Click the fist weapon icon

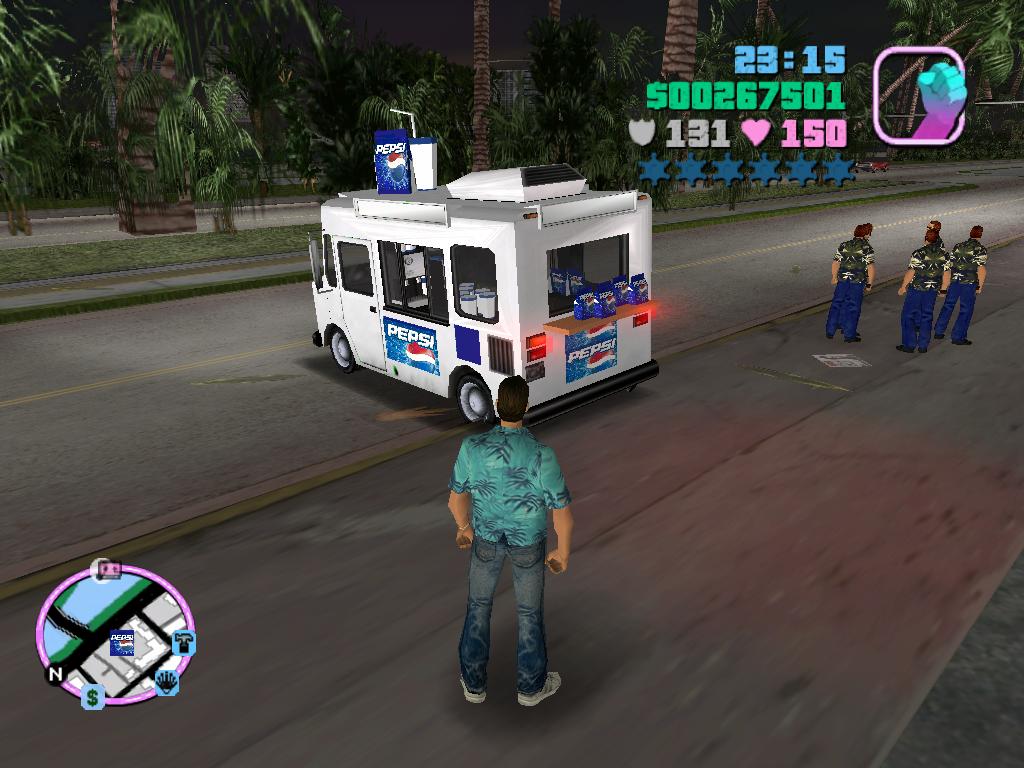[918, 95]
